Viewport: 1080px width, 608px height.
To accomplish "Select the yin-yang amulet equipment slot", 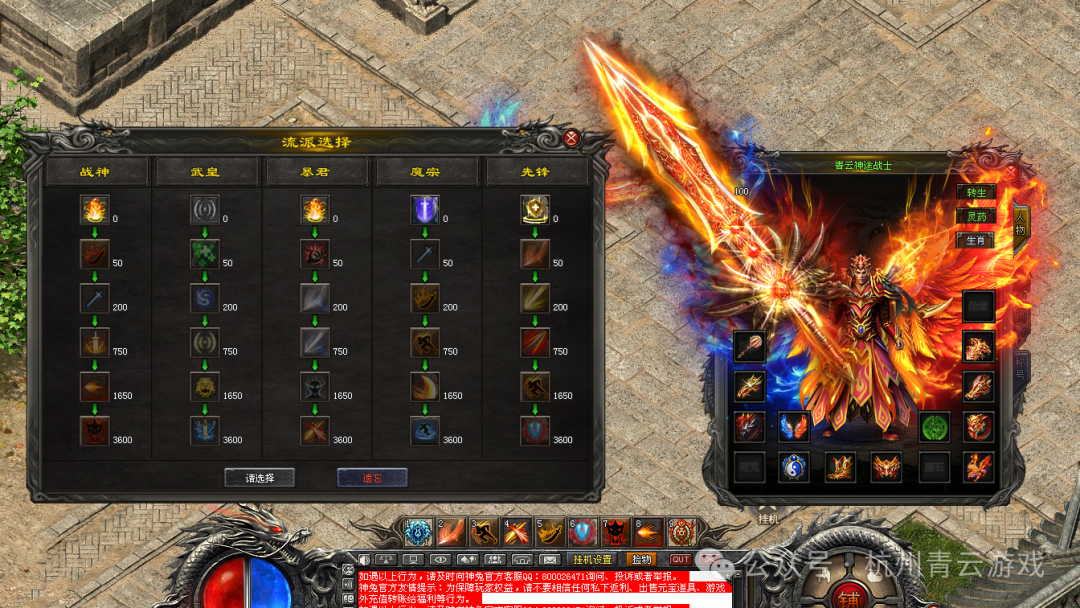I will tap(794, 466).
